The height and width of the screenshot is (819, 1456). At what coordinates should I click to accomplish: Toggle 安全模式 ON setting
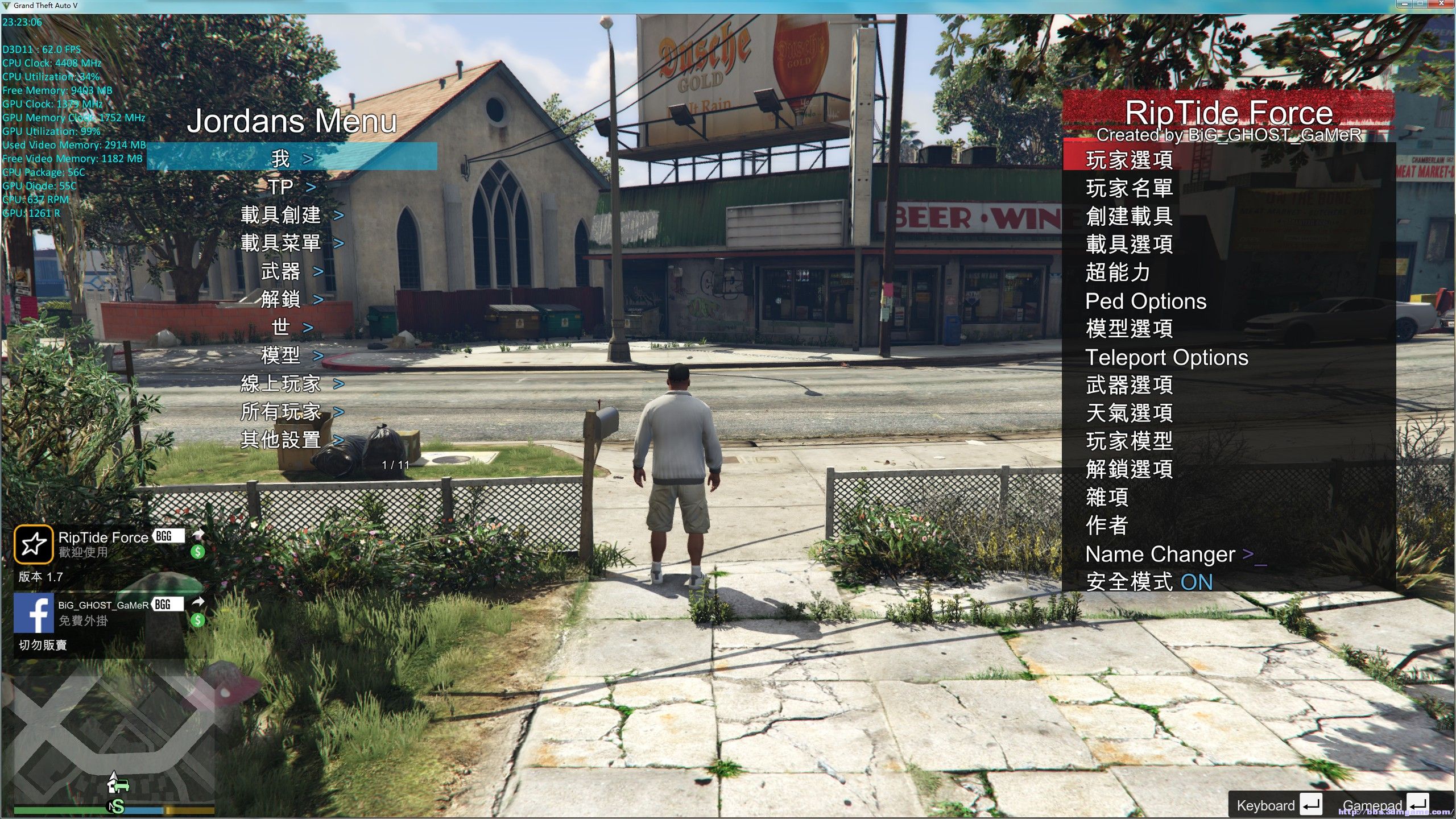[x=1149, y=582]
